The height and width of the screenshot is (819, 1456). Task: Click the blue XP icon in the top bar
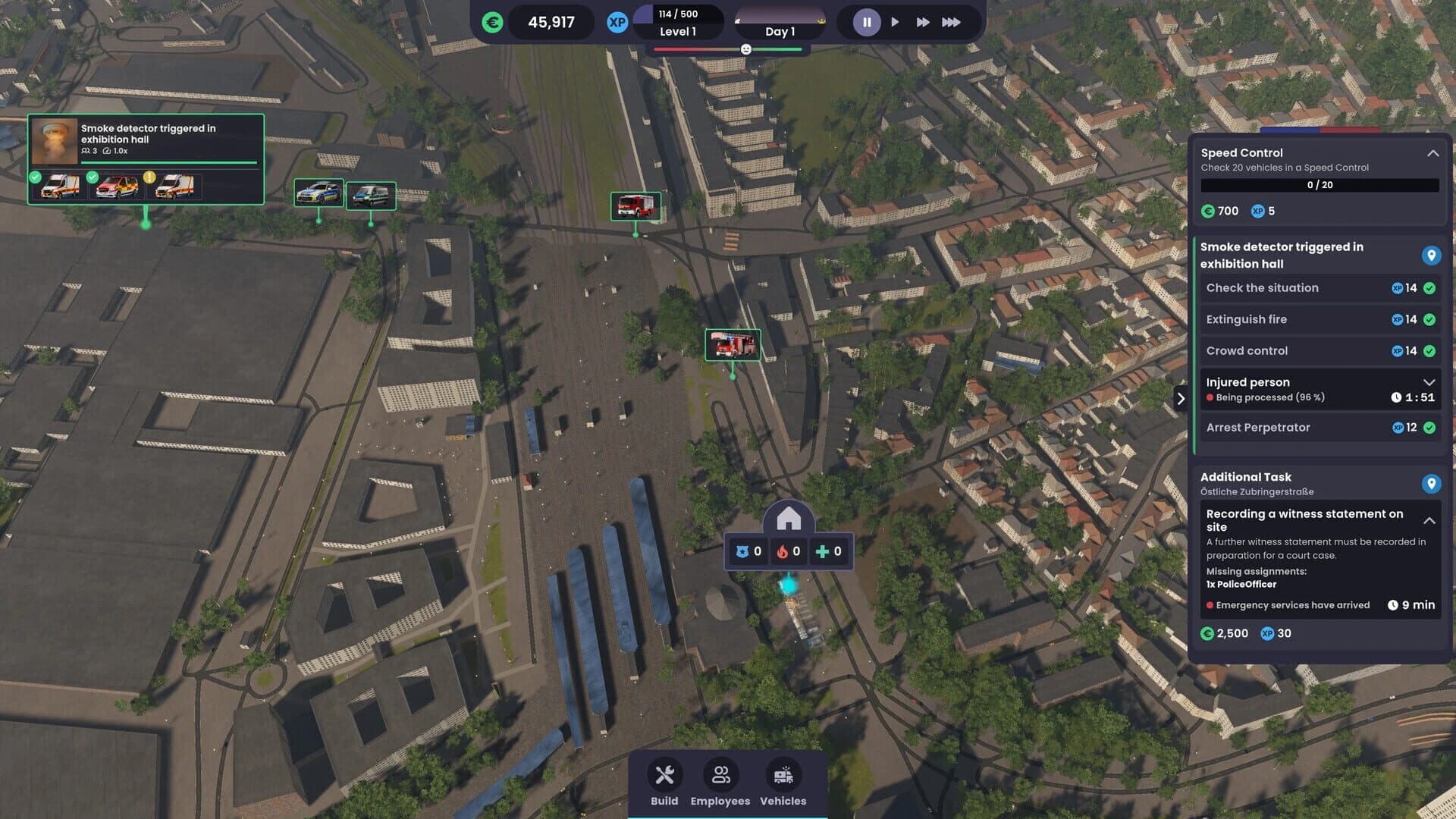(x=617, y=22)
